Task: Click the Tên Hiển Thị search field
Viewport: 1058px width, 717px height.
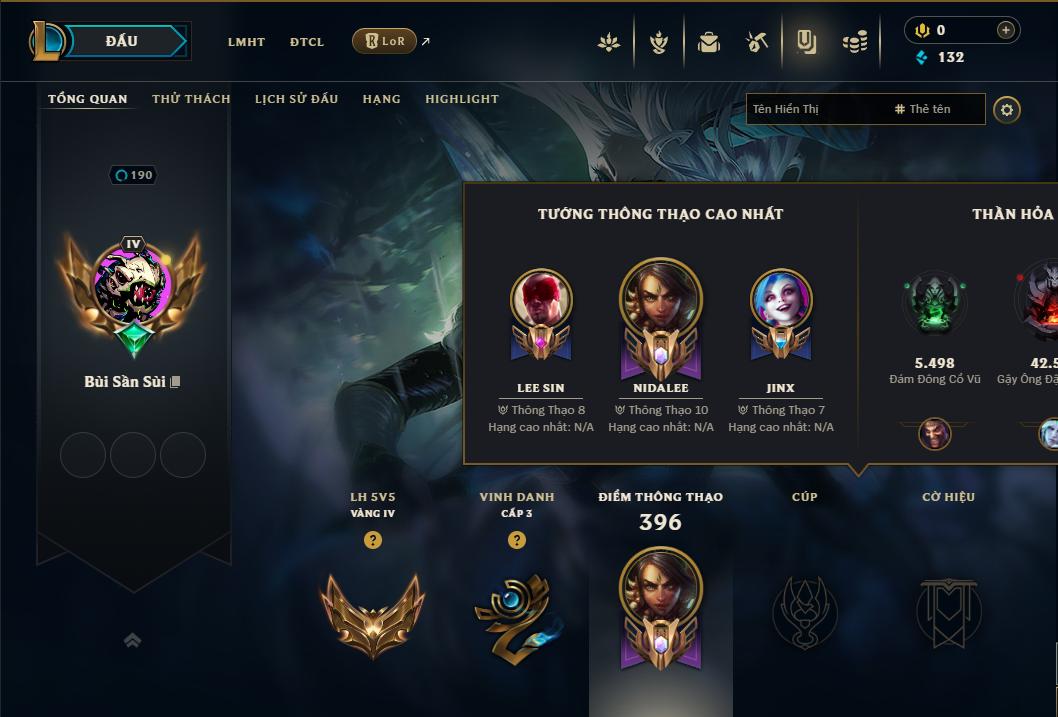Action: tap(815, 109)
